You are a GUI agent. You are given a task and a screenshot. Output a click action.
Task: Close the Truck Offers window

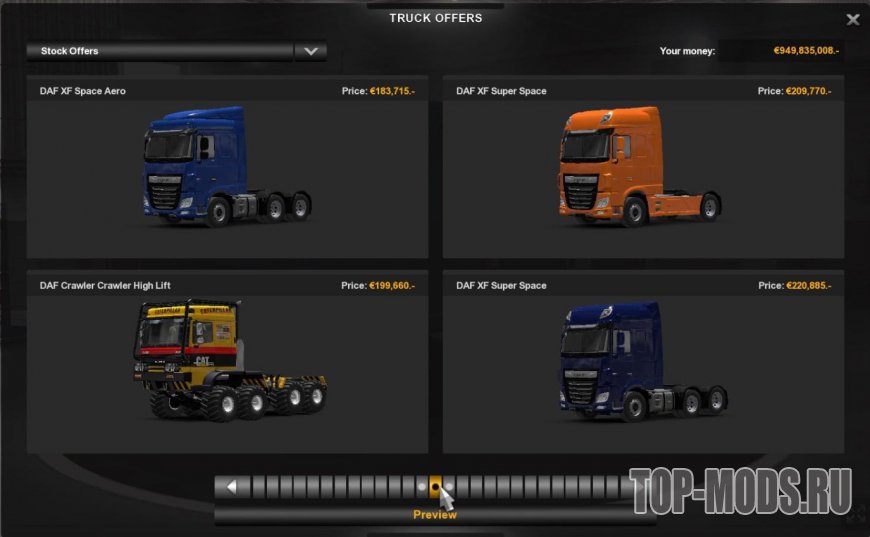click(x=852, y=19)
